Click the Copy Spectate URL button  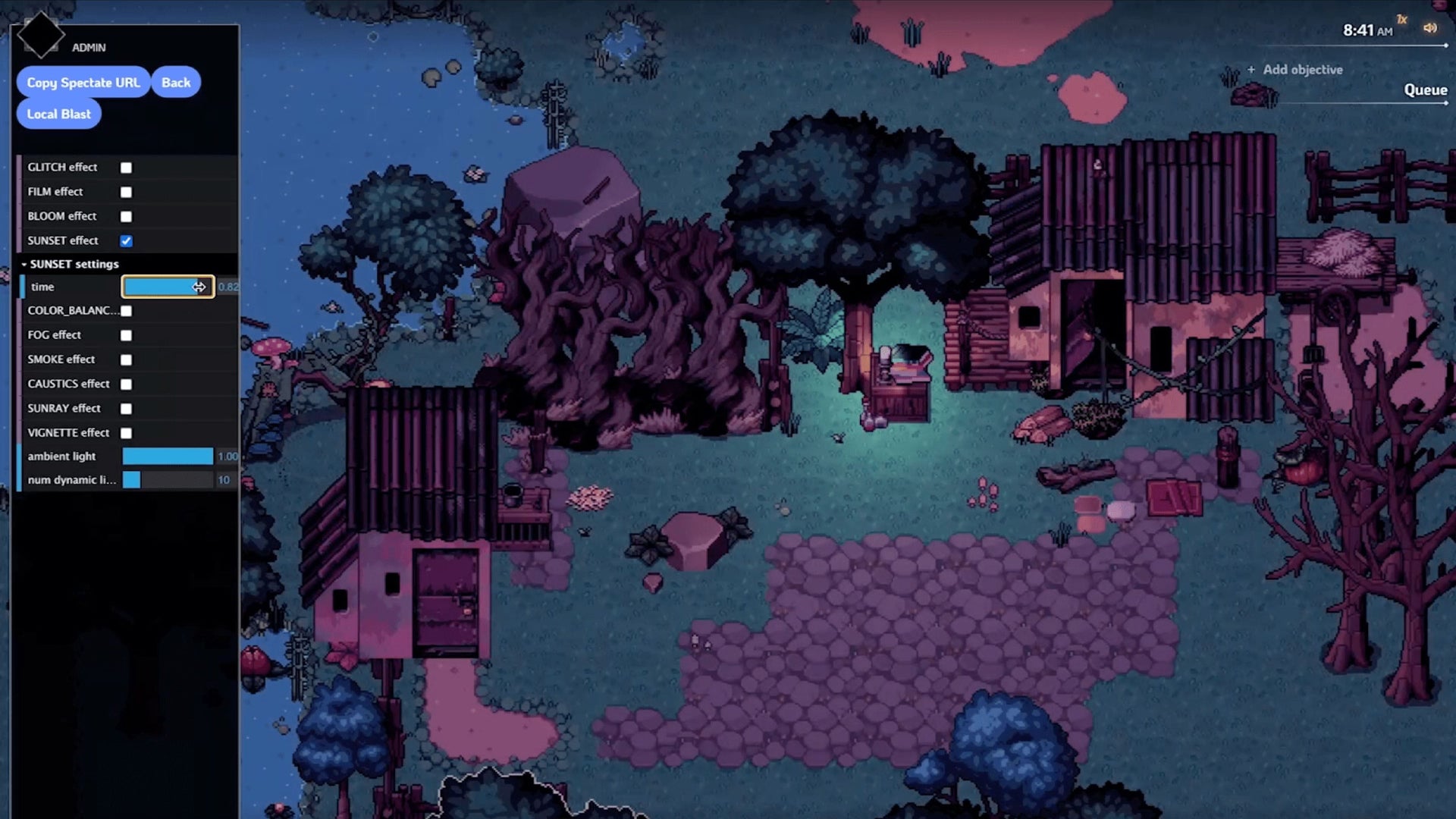(x=83, y=82)
